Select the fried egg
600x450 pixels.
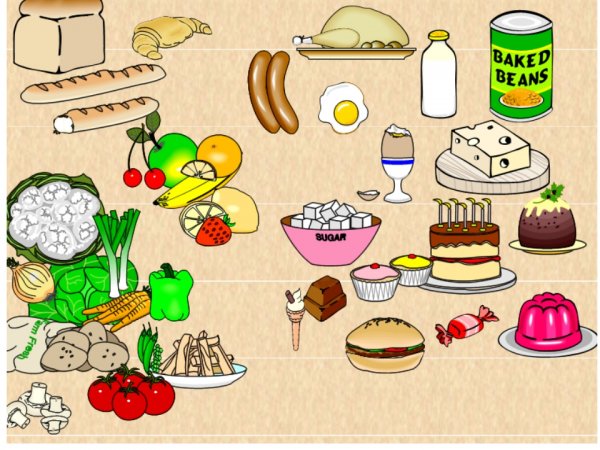tap(343, 108)
